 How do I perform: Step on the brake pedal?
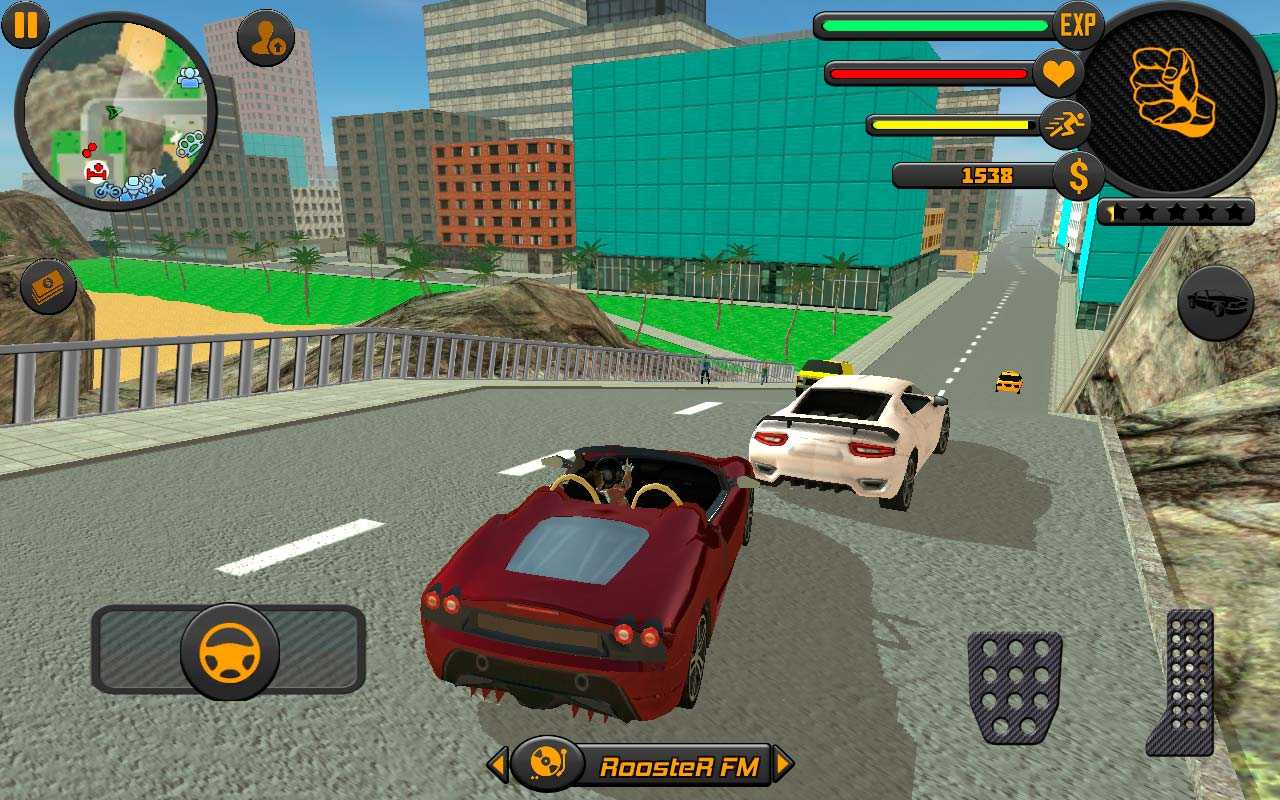(1014, 687)
